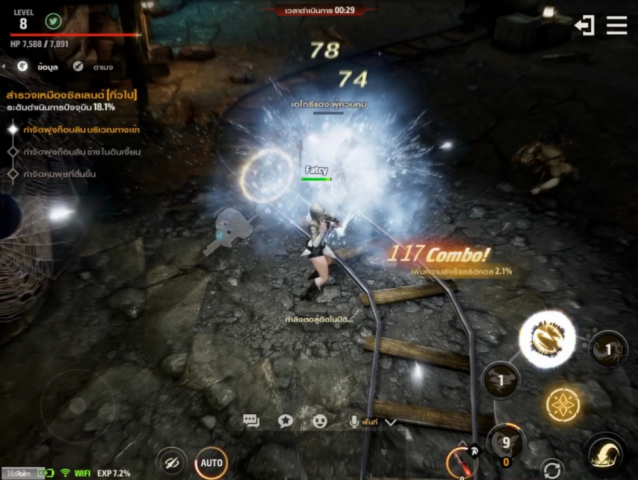Activate the large glowing white skill
Viewport: 638px width, 480px height.
click(547, 338)
